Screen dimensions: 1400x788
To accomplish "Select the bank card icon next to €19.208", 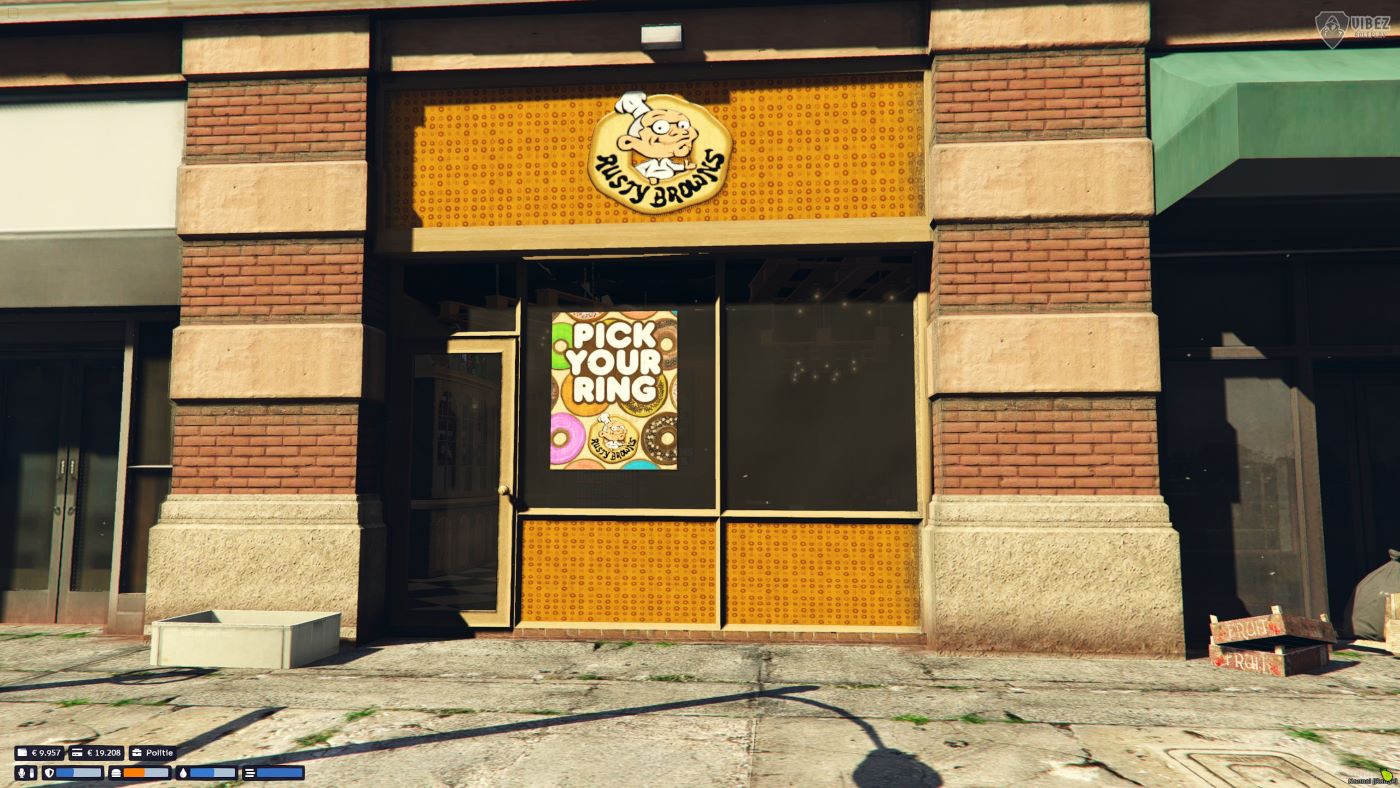I will (x=78, y=752).
